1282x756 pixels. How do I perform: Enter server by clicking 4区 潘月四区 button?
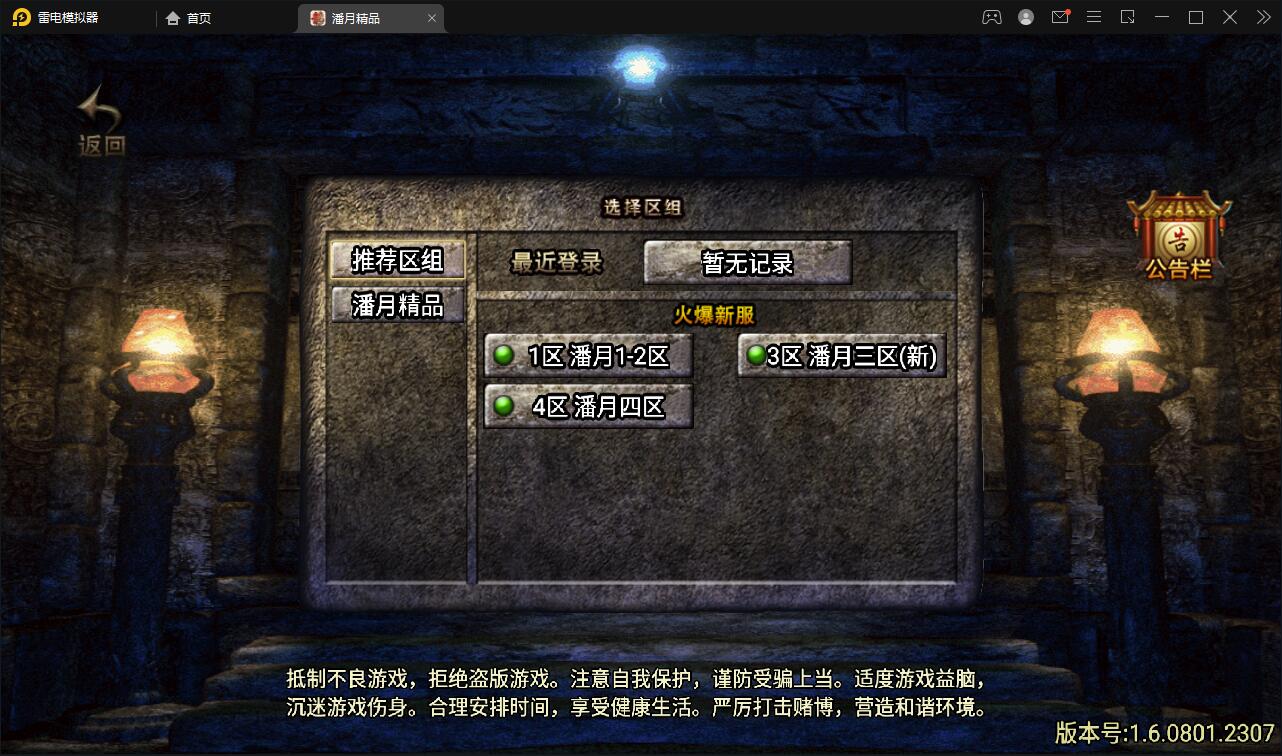[588, 406]
